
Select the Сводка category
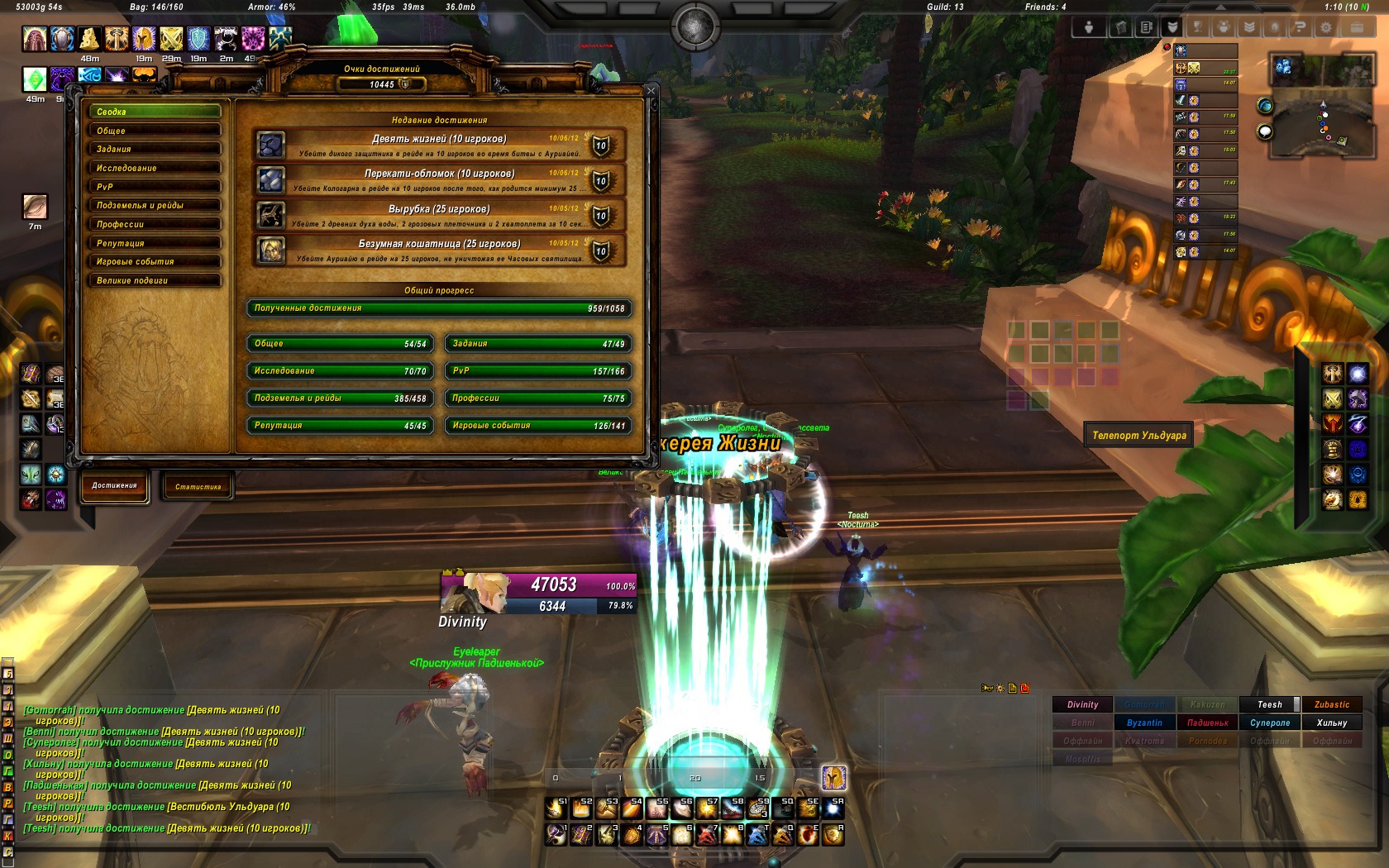tap(155, 112)
